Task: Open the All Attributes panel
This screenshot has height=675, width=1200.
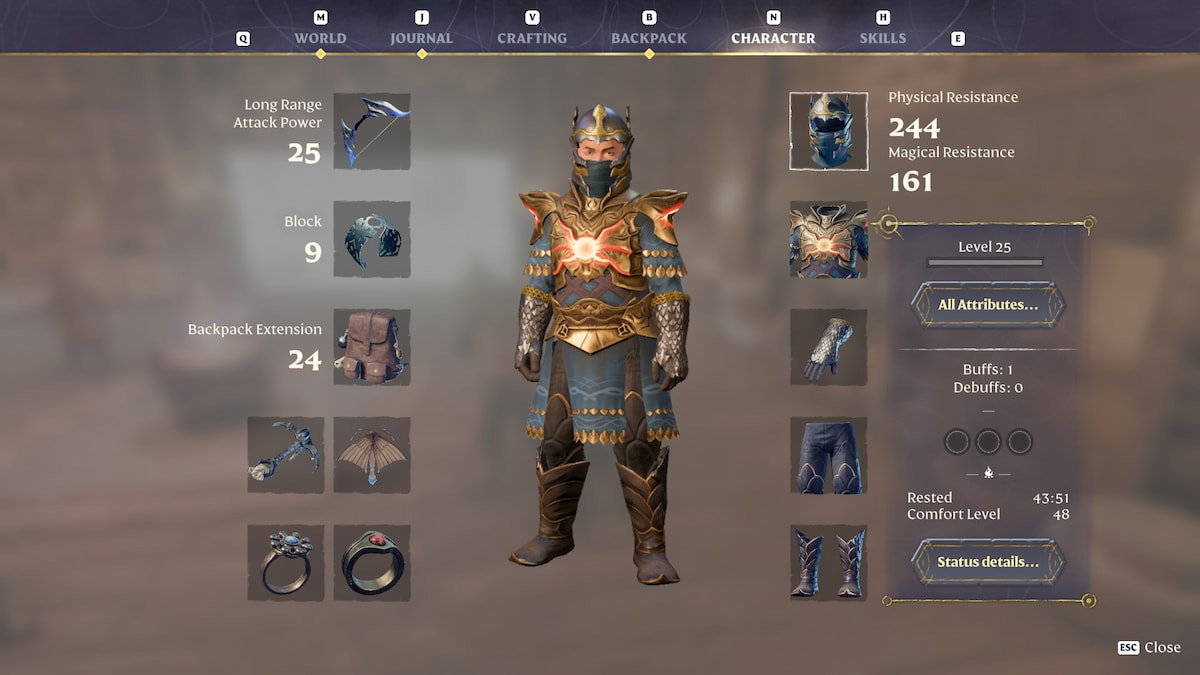Action: (x=987, y=304)
